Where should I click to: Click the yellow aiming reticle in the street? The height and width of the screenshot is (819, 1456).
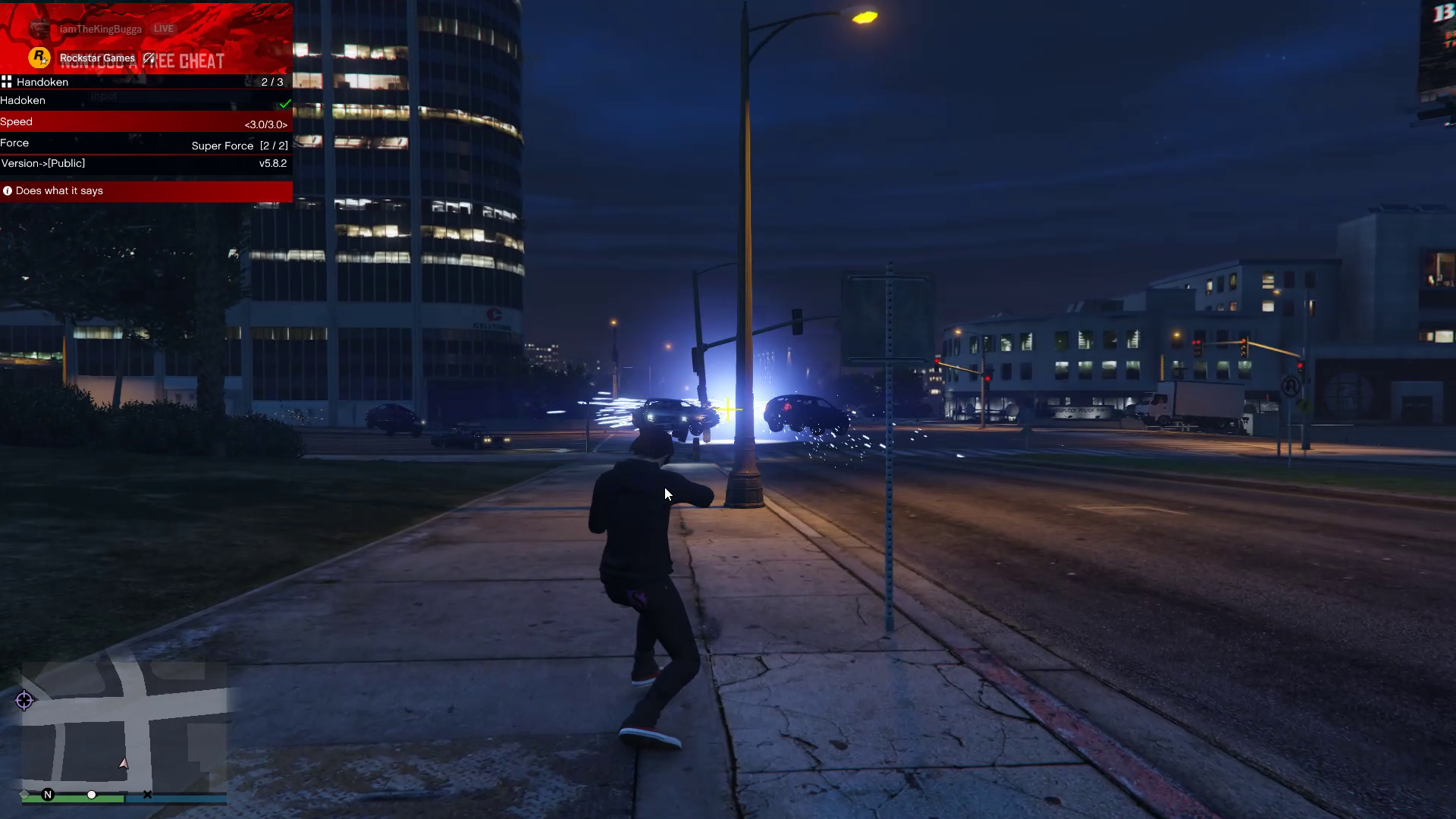coord(727,410)
